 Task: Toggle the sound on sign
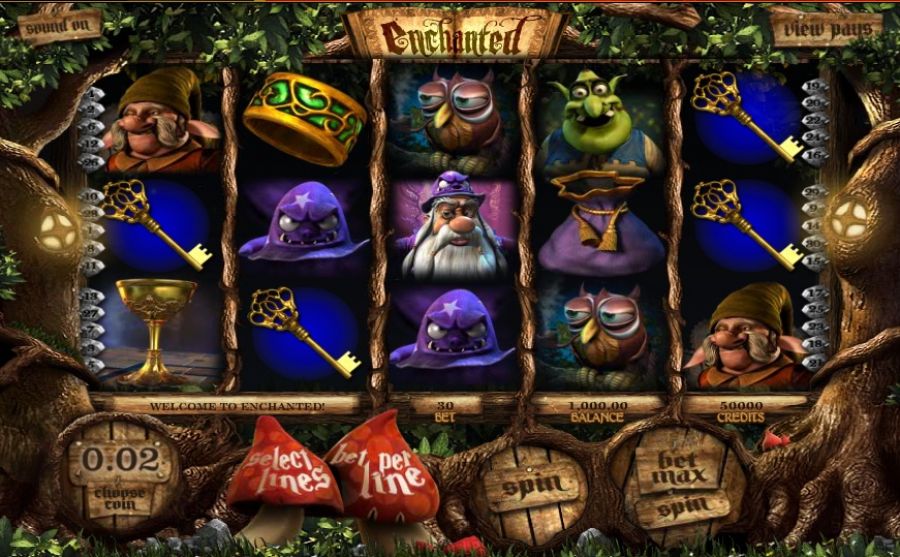tap(60, 27)
